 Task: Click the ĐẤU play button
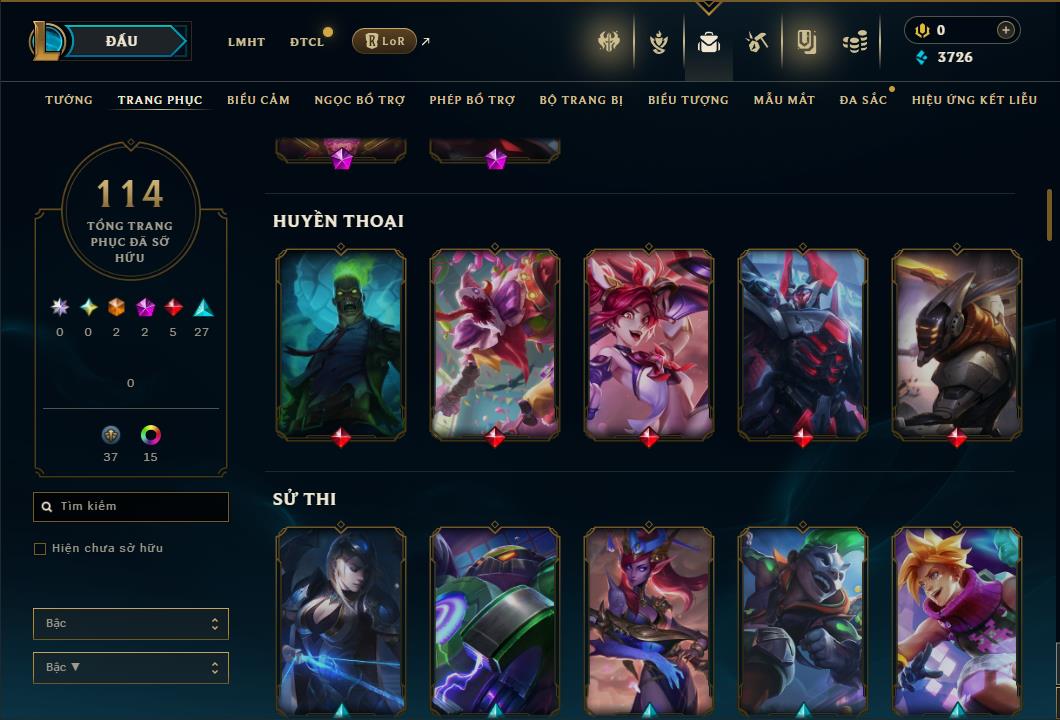122,41
